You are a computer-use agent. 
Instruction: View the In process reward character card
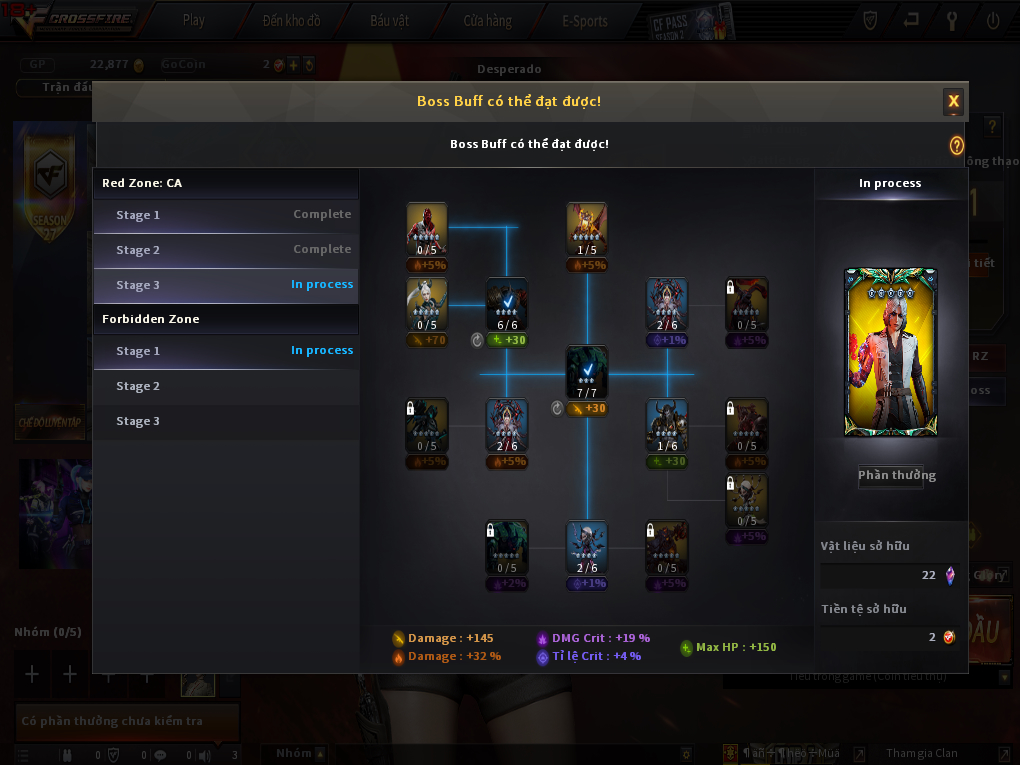[x=891, y=352]
